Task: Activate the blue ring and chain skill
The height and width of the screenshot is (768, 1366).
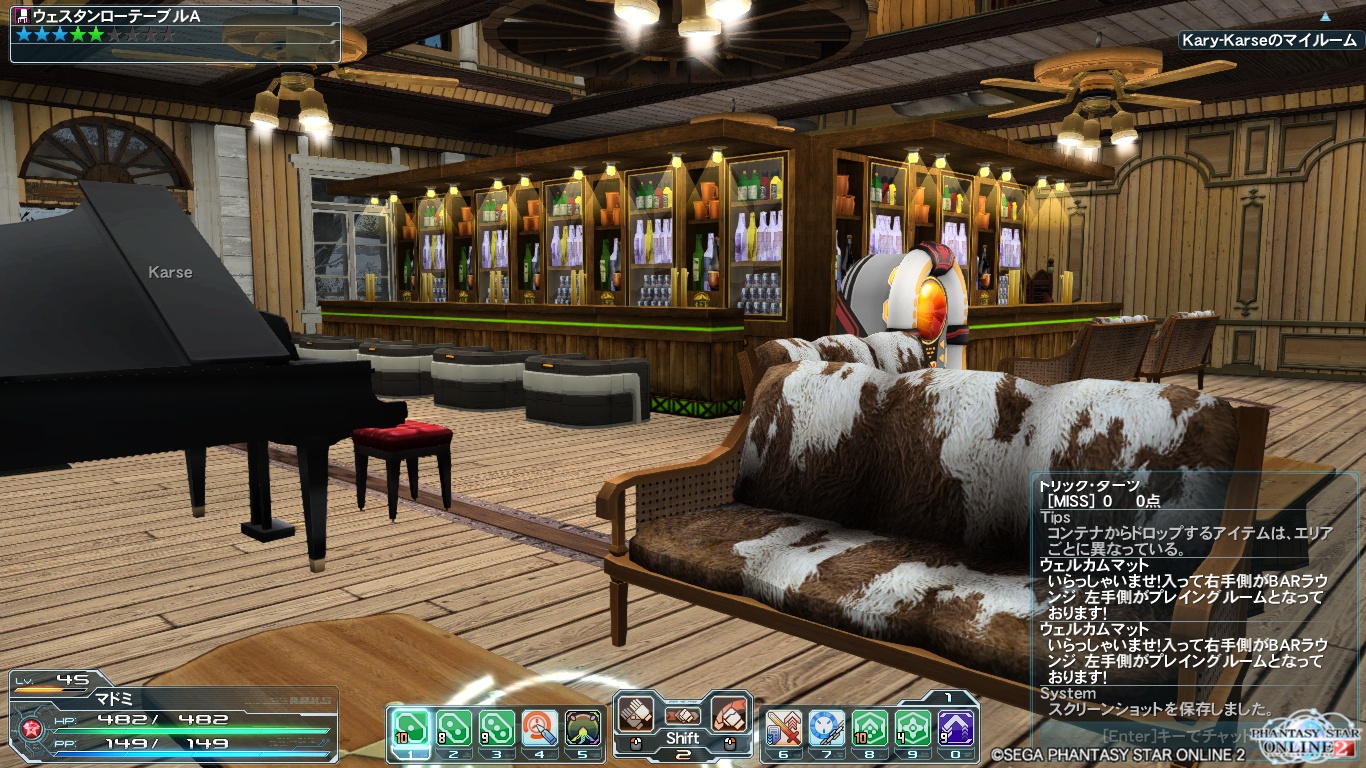Action: pyautogui.click(x=827, y=728)
